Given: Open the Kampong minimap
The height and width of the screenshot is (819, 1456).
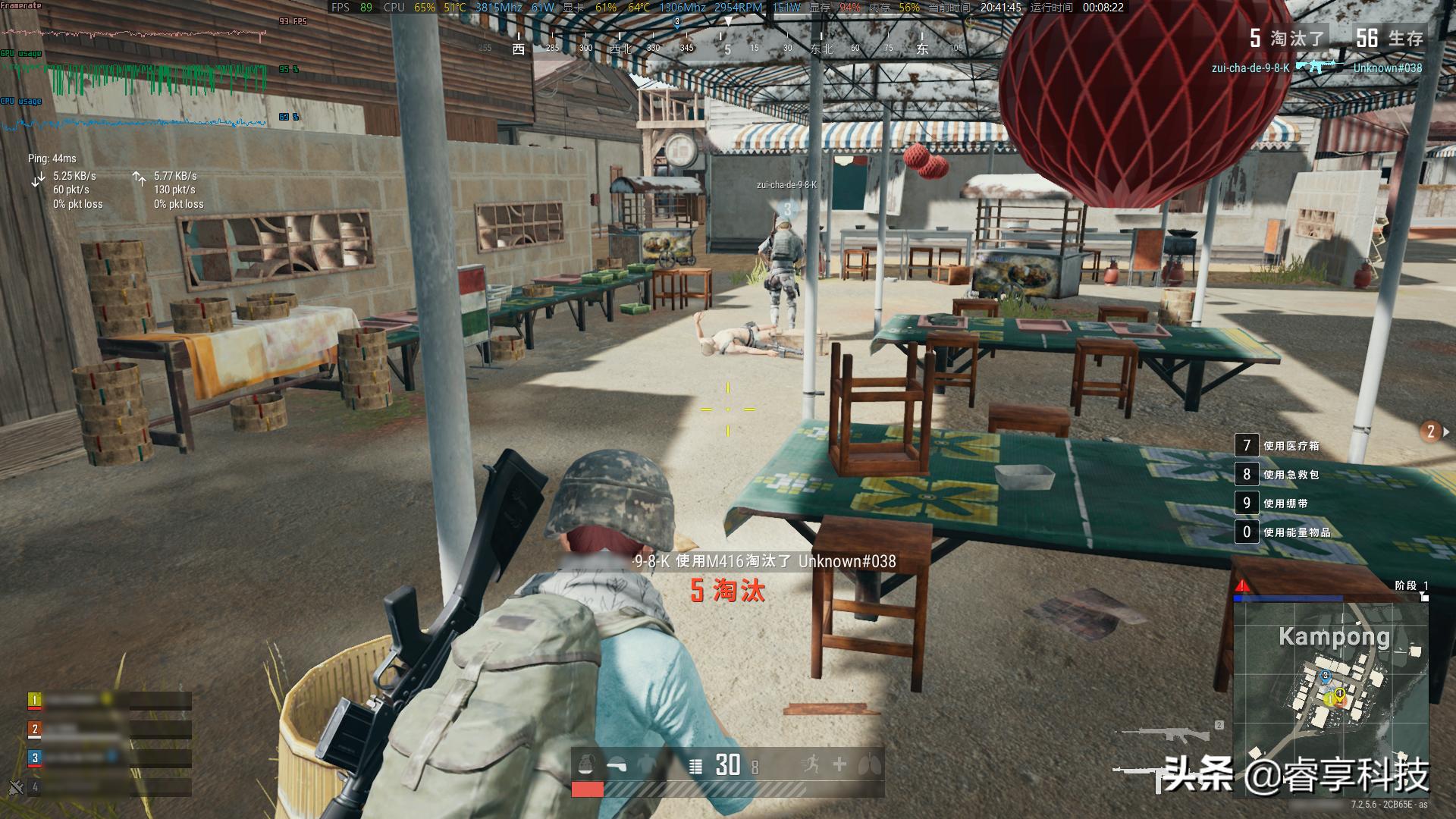Looking at the screenshot, I should (x=1331, y=698).
